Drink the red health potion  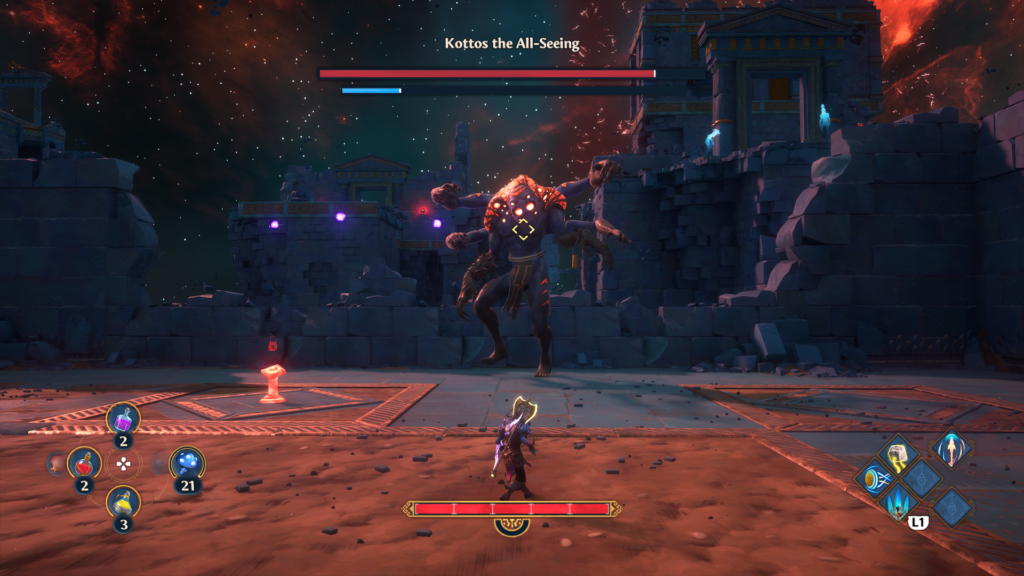pos(84,462)
